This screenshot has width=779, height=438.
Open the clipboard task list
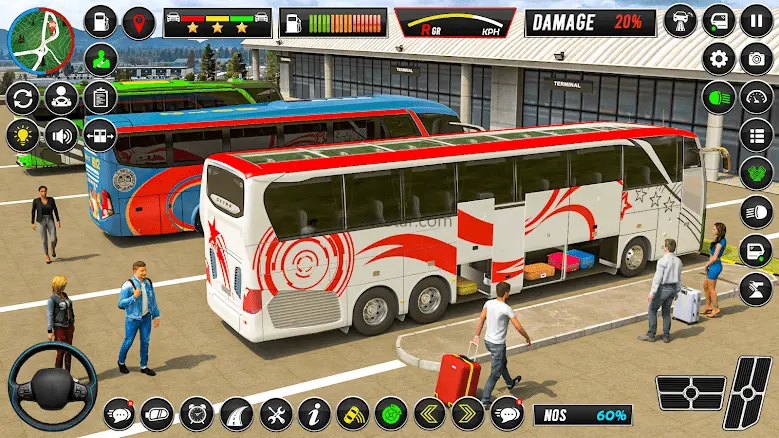pyautogui.click(x=100, y=97)
